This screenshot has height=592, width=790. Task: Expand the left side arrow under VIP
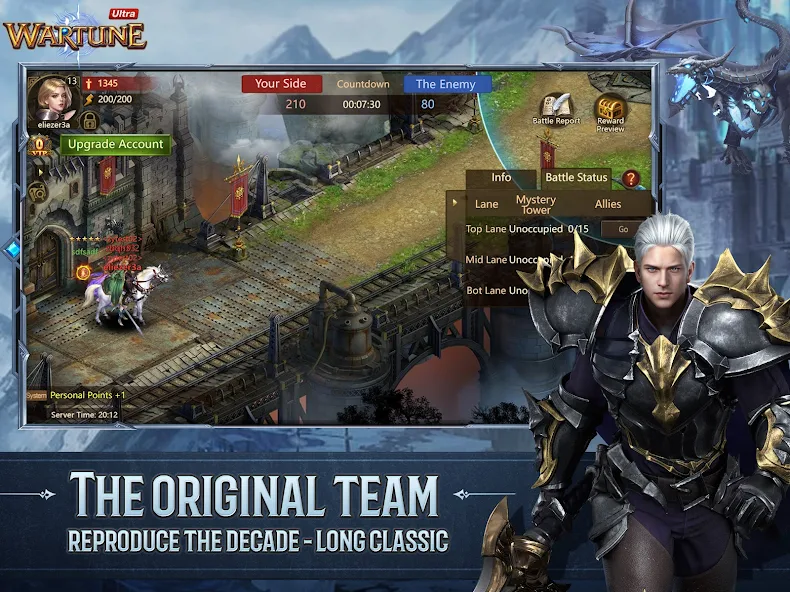pyautogui.click(x=40, y=170)
